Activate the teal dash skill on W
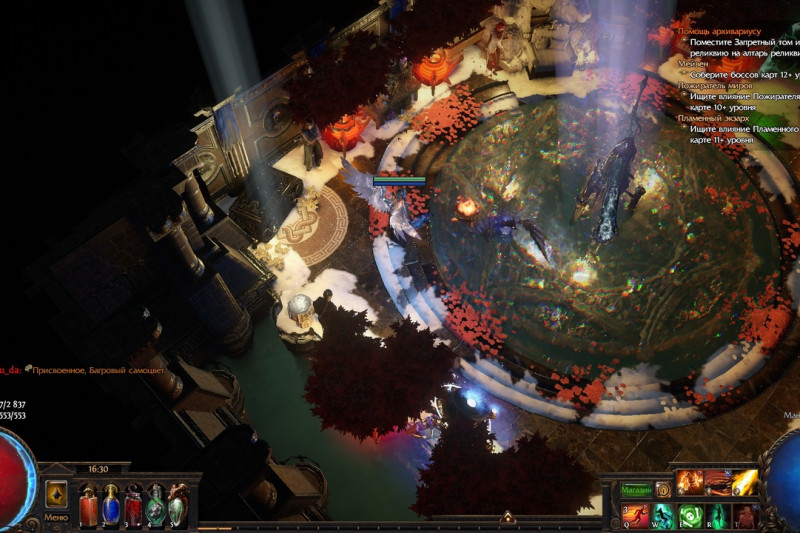This screenshot has width=800, height=533. pos(663,516)
